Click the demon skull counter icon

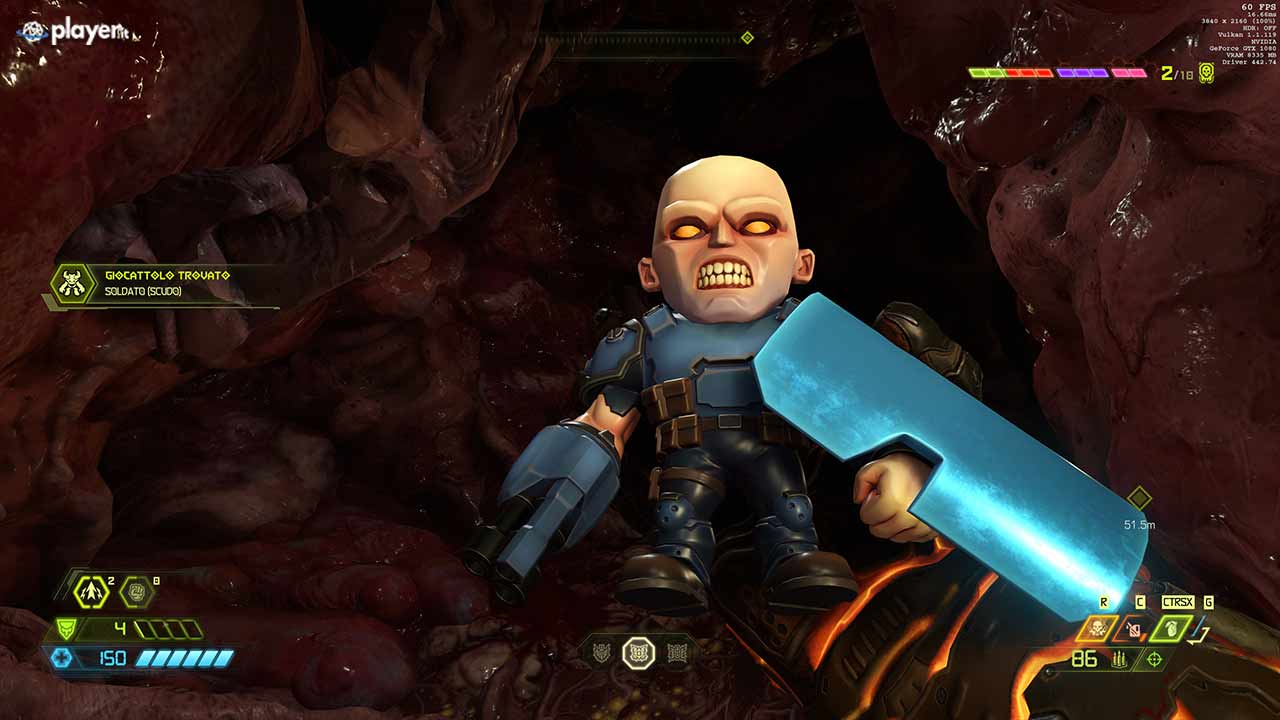(x=1207, y=73)
